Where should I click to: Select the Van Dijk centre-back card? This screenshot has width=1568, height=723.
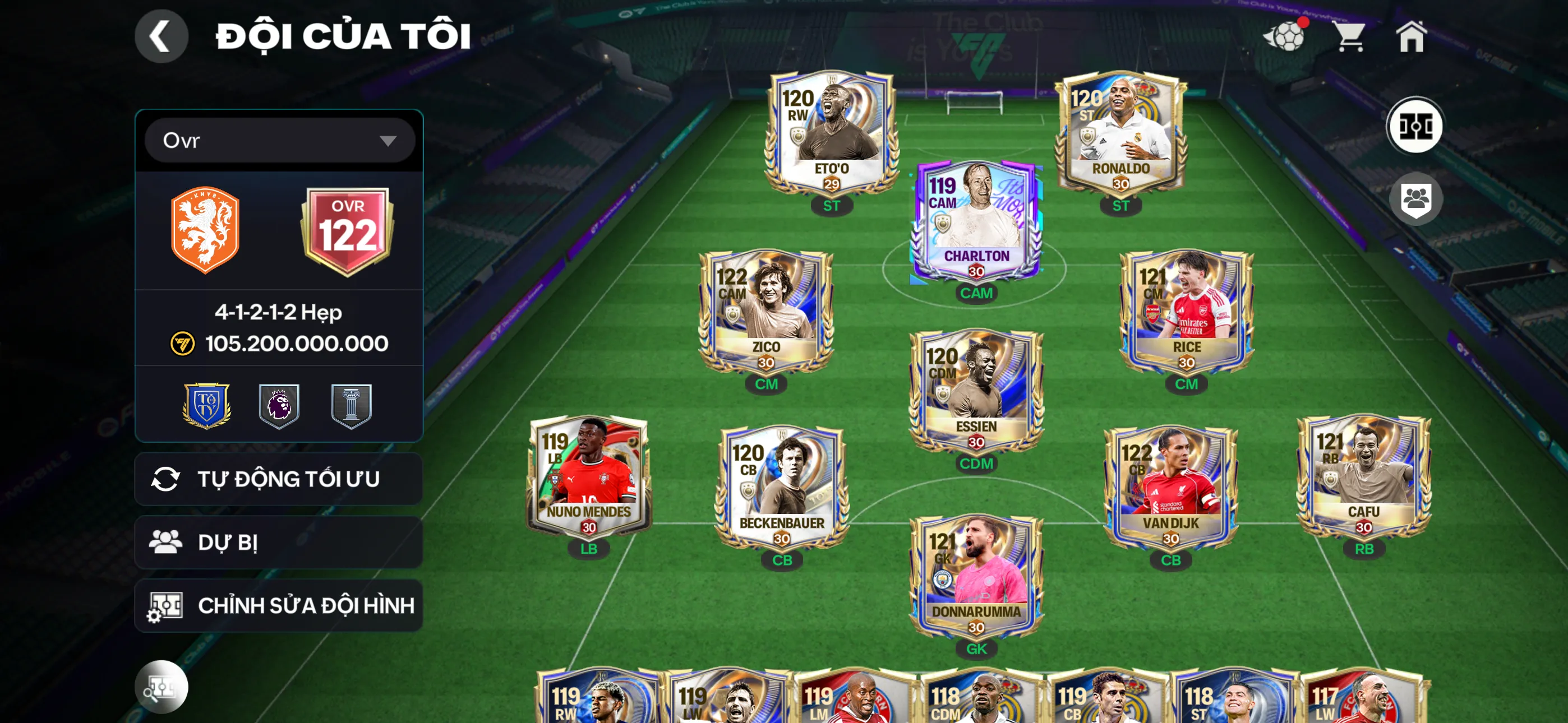(1170, 488)
